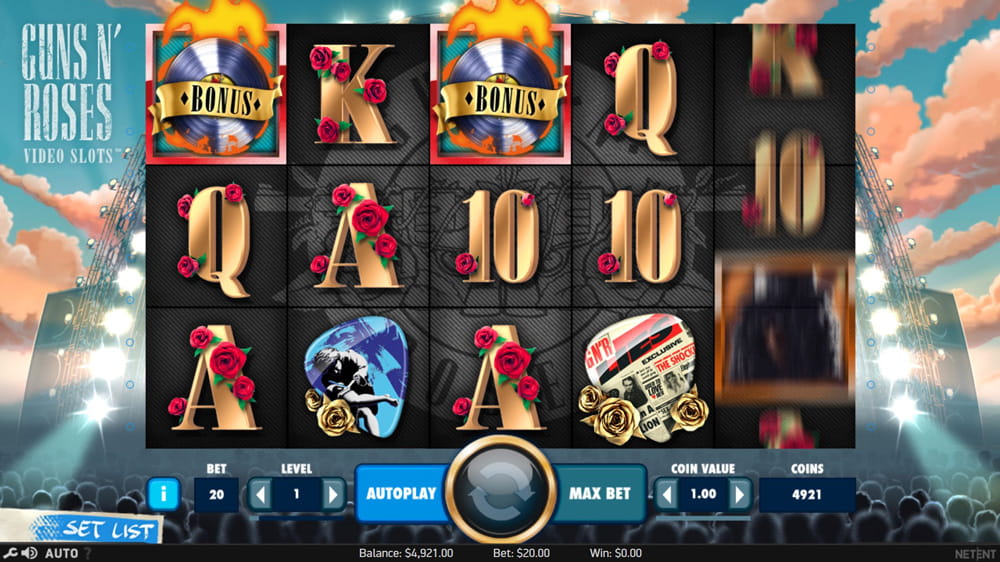
Task: Increase the bet level
Action: 333,494
